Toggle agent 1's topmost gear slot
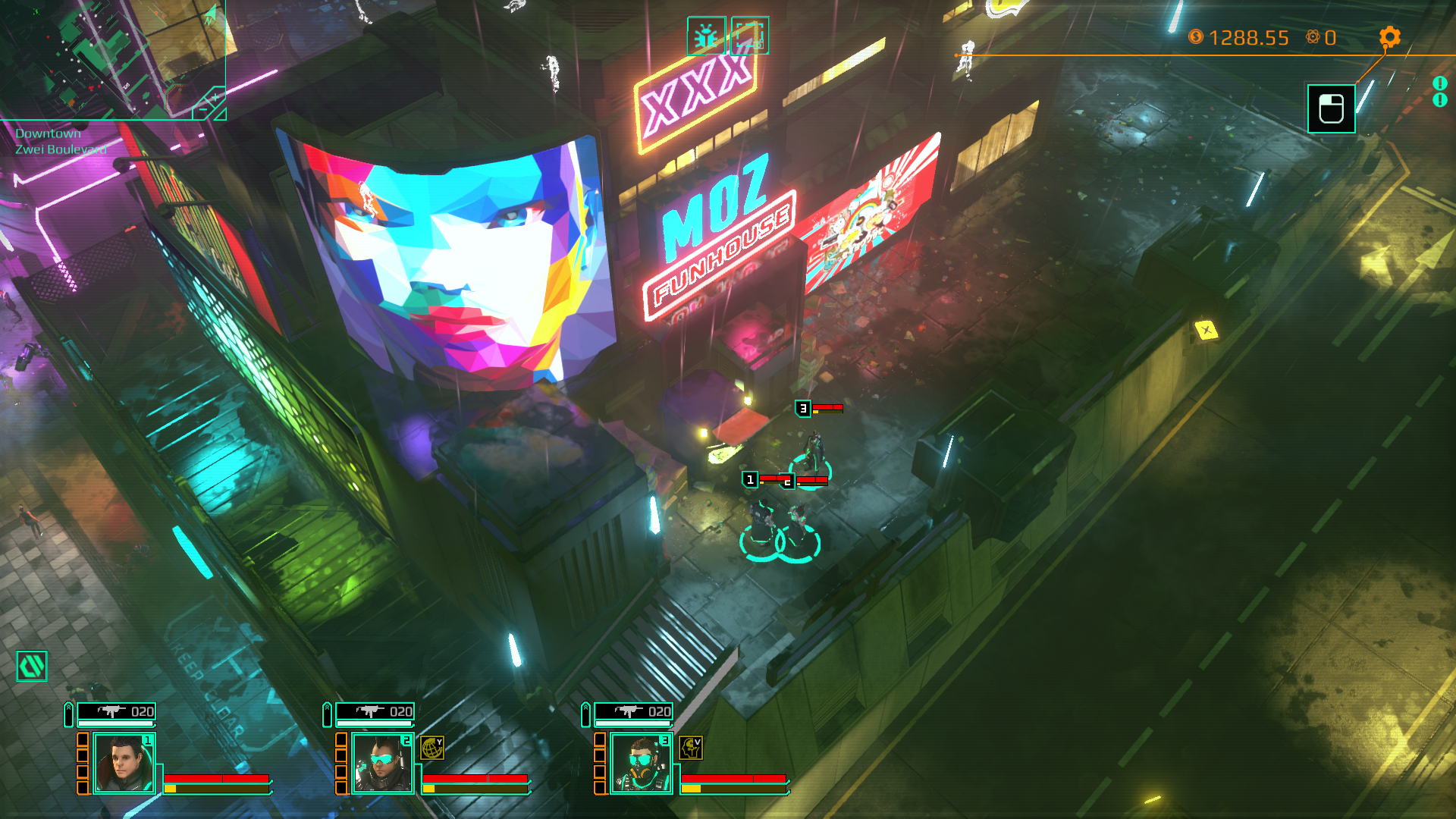Screen dimensions: 1456x819 coord(83,739)
